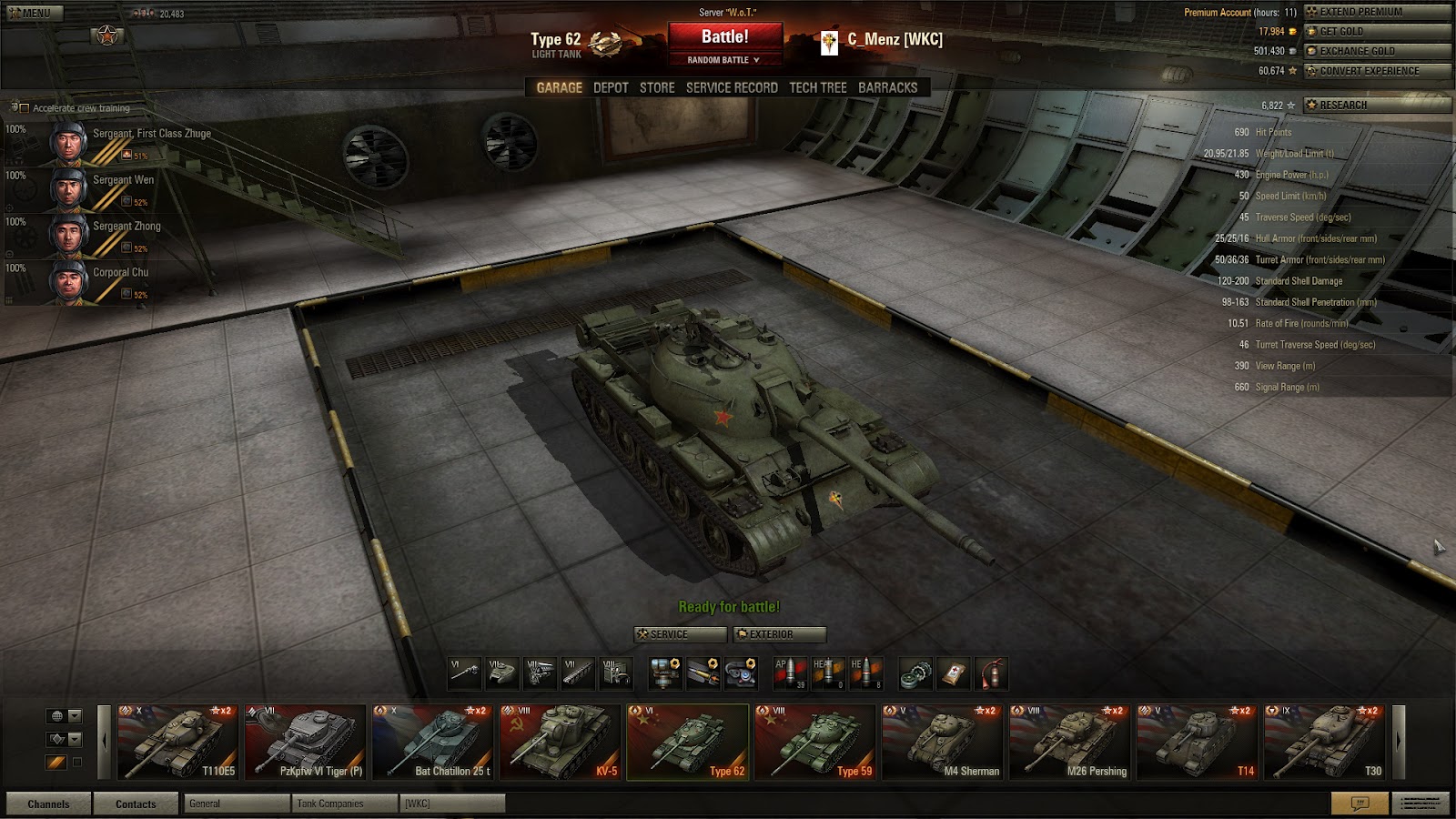The width and height of the screenshot is (1456, 819).
Task: Open the Service button below the tank
Action: [680, 634]
